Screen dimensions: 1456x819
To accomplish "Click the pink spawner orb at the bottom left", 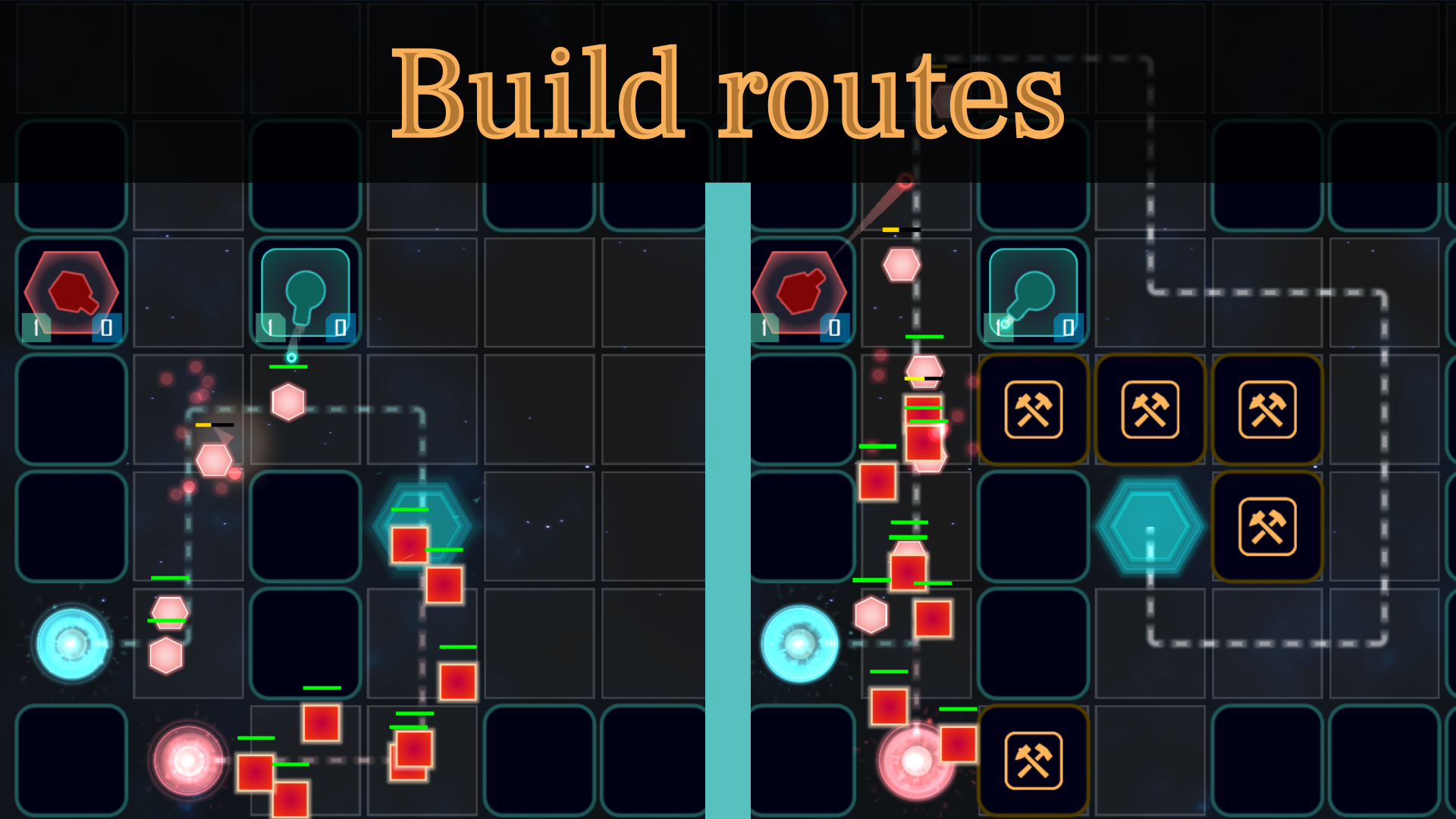I will click(x=186, y=762).
